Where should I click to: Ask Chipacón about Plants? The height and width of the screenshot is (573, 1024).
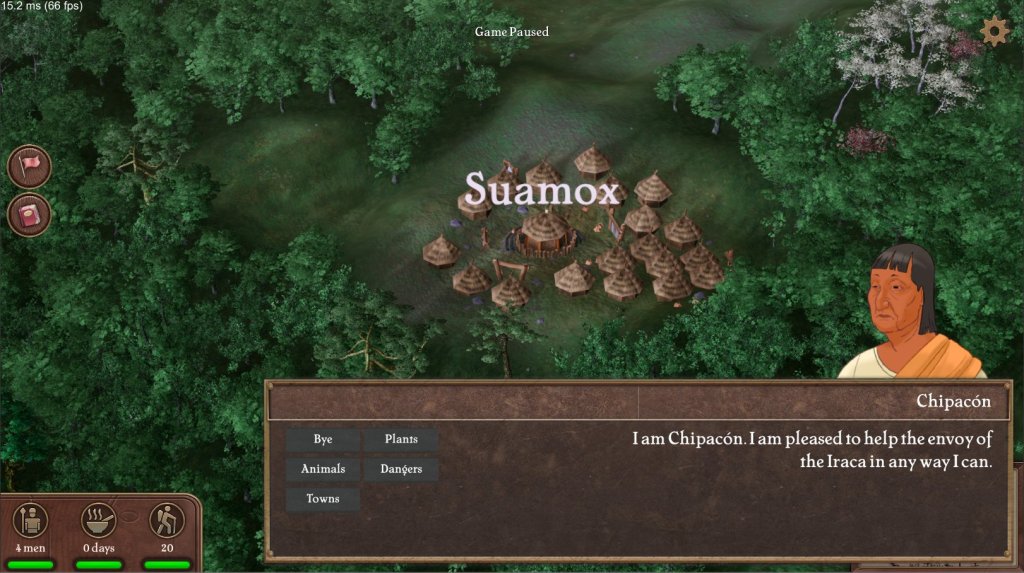click(401, 439)
